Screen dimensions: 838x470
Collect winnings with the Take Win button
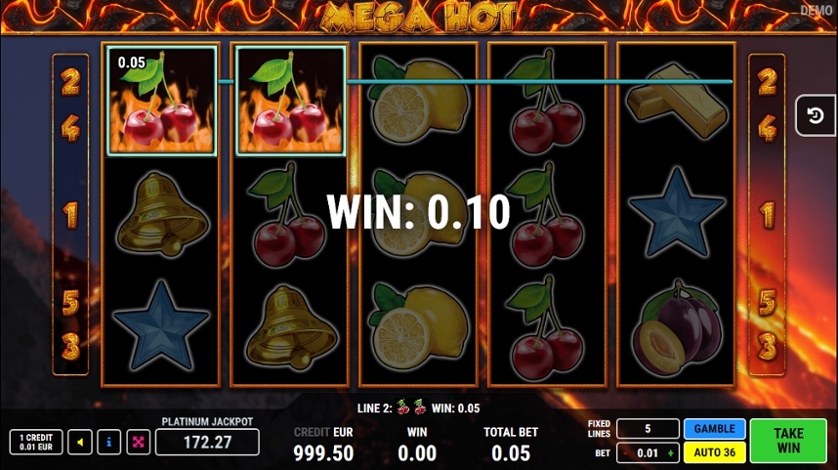pyautogui.click(x=789, y=440)
